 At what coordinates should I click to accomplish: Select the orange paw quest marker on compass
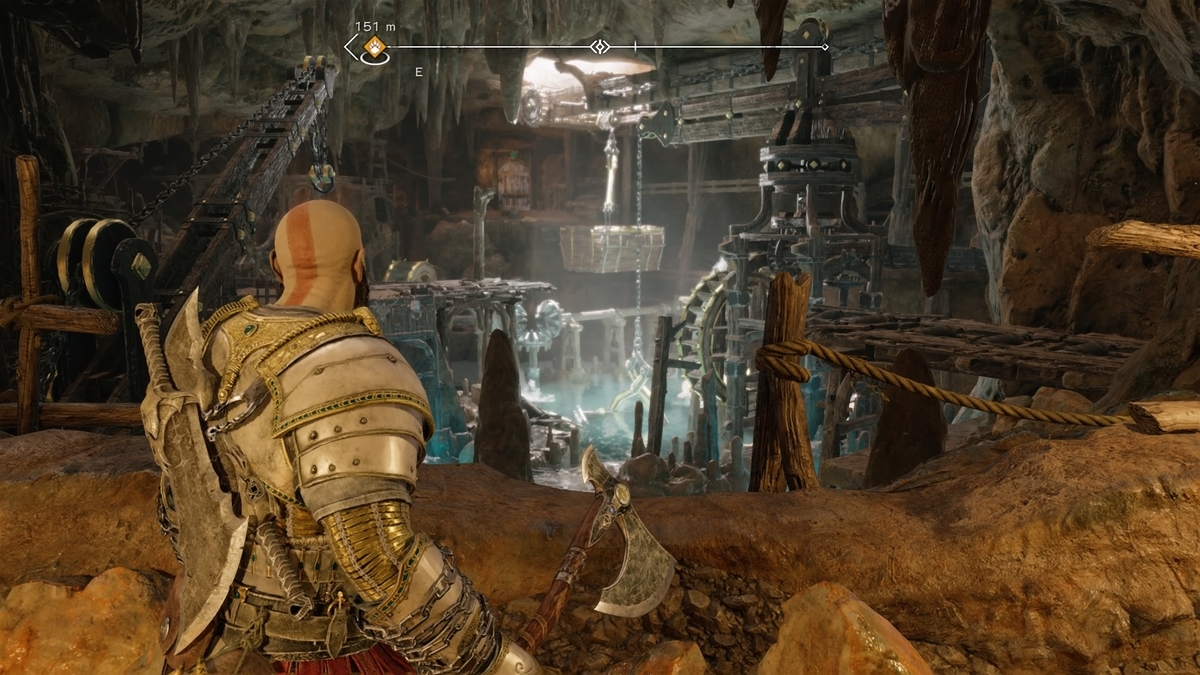point(374,47)
